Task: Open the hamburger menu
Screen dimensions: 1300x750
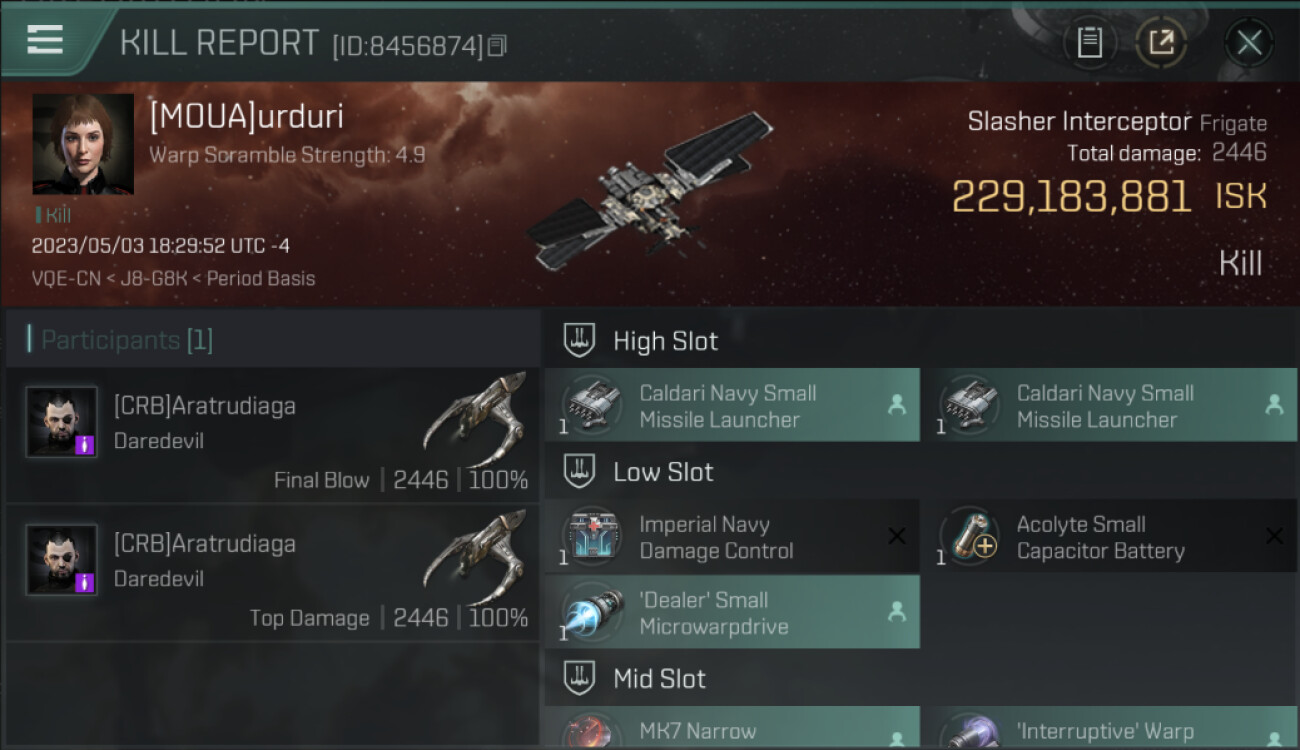Action: (x=45, y=41)
